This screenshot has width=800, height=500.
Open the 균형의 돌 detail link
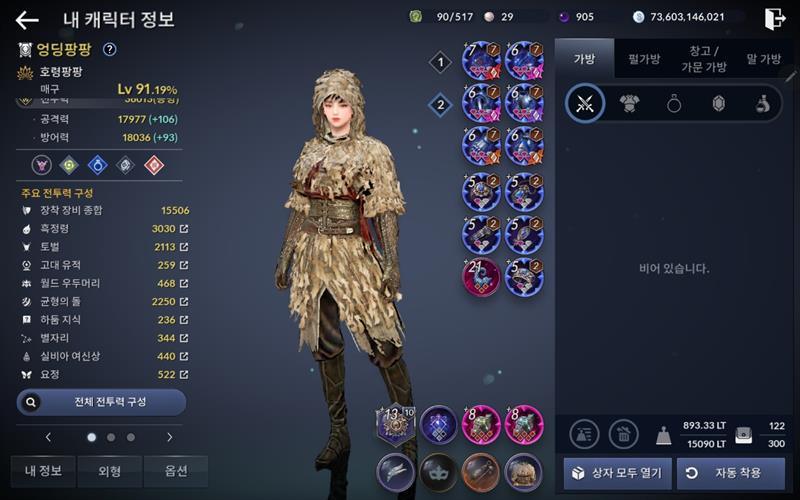click(x=183, y=301)
